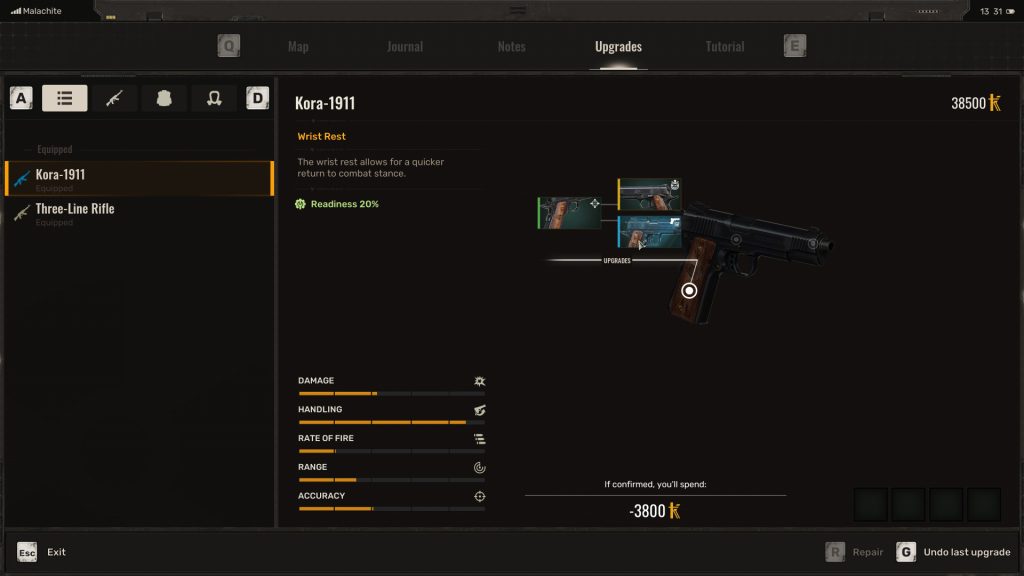Open the Tutorial tab
This screenshot has height=576, width=1024.
pyautogui.click(x=725, y=47)
